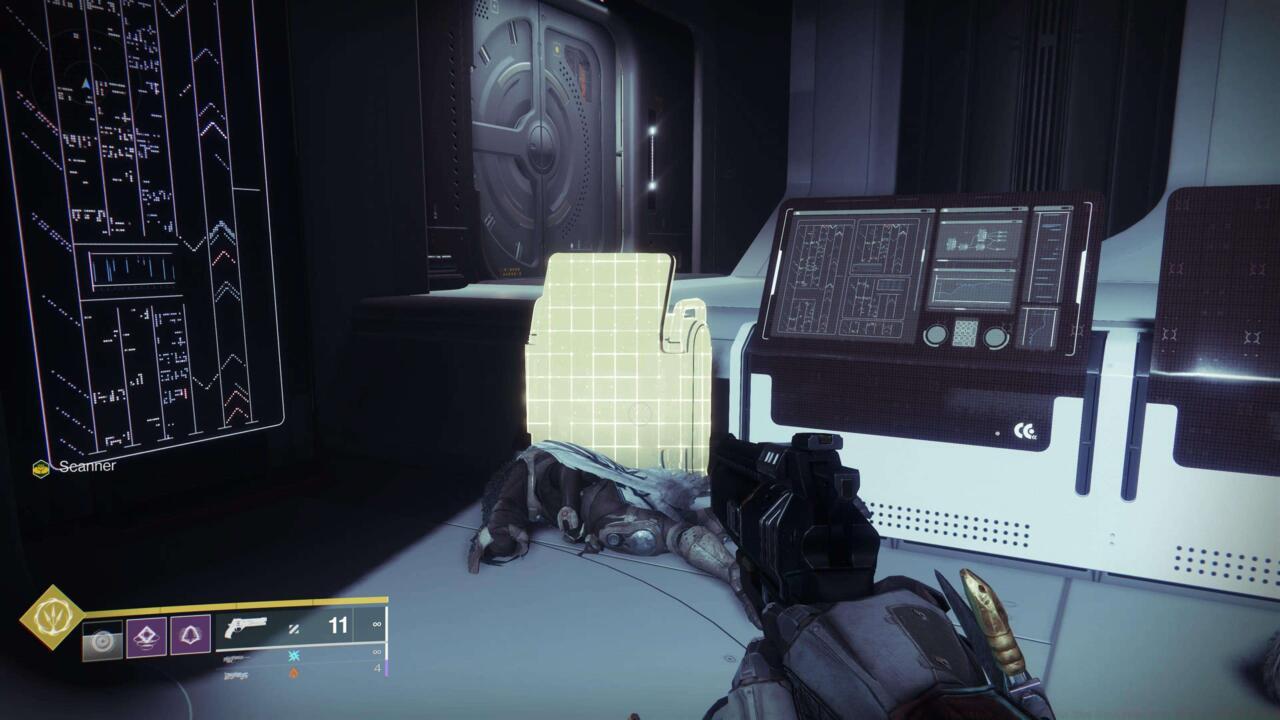Open the dotted keypad grid between the console knobs
The width and height of the screenshot is (1280, 720).
[x=965, y=333]
